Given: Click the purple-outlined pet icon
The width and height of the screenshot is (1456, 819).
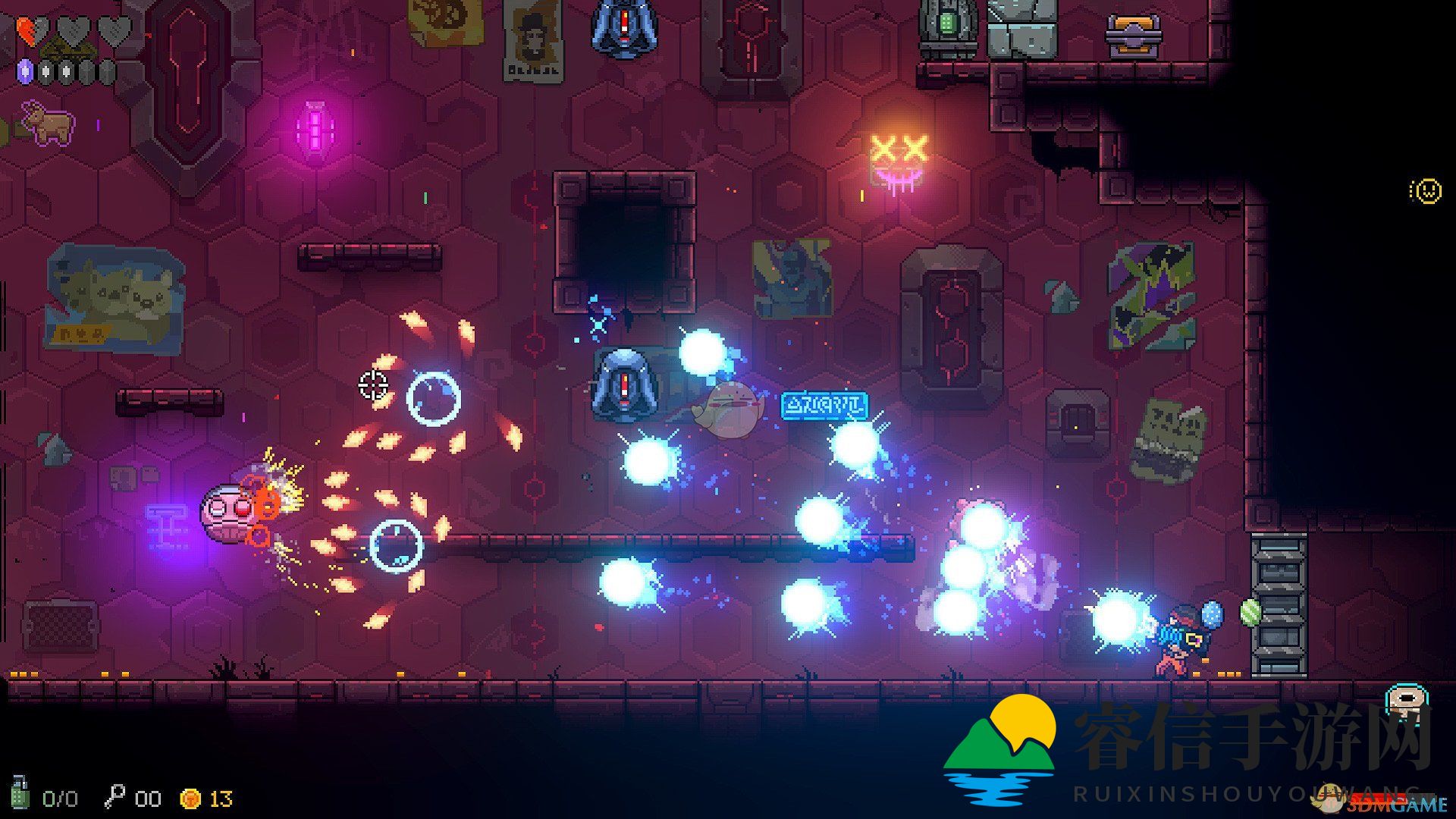Looking at the screenshot, I should tap(47, 122).
